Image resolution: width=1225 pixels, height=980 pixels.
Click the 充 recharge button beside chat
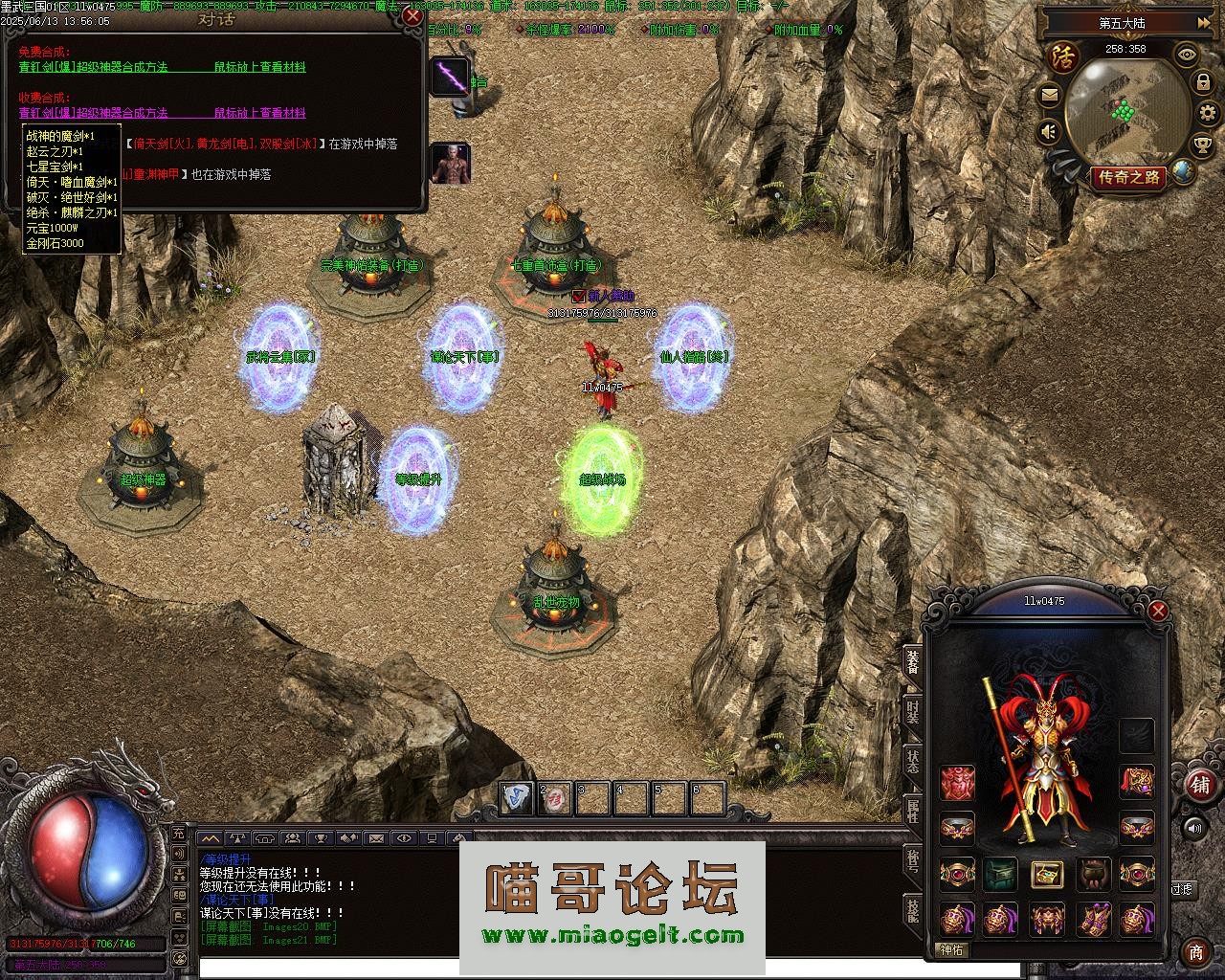coord(178,834)
